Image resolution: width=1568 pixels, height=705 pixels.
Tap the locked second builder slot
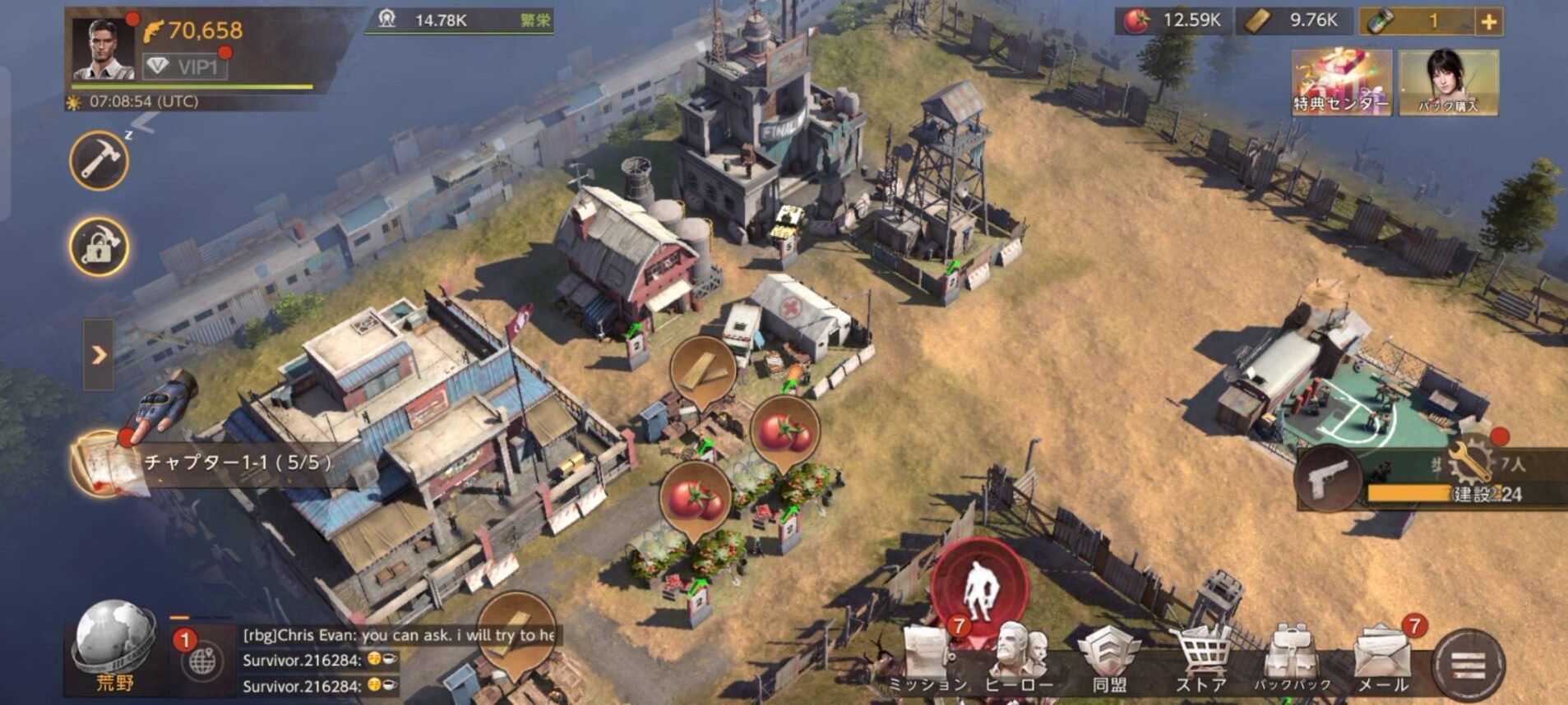tap(99, 247)
